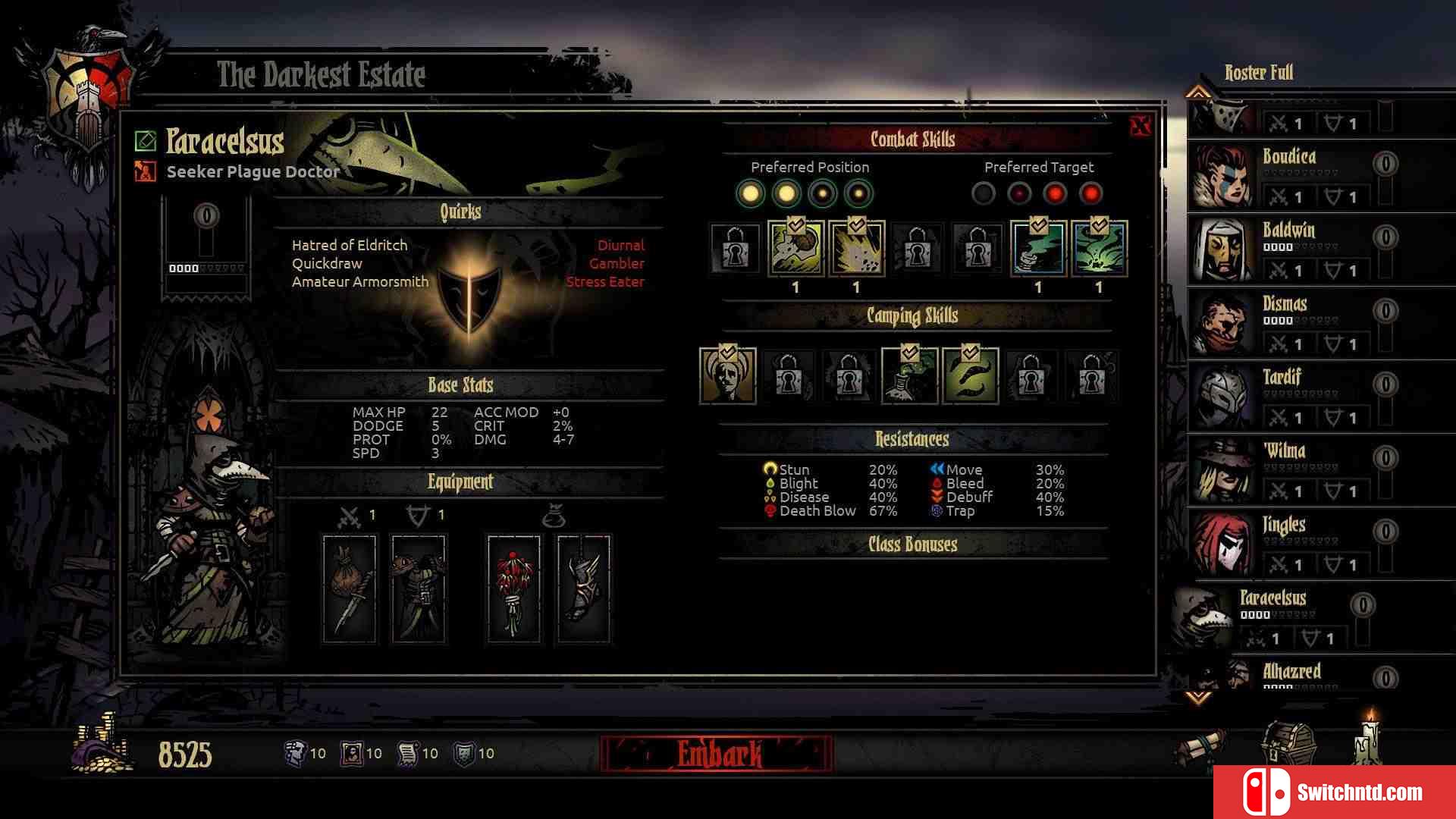The height and width of the screenshot is (819, 1456).
Task: Select the plague doctor armor slot
Action: pos(419,588)
